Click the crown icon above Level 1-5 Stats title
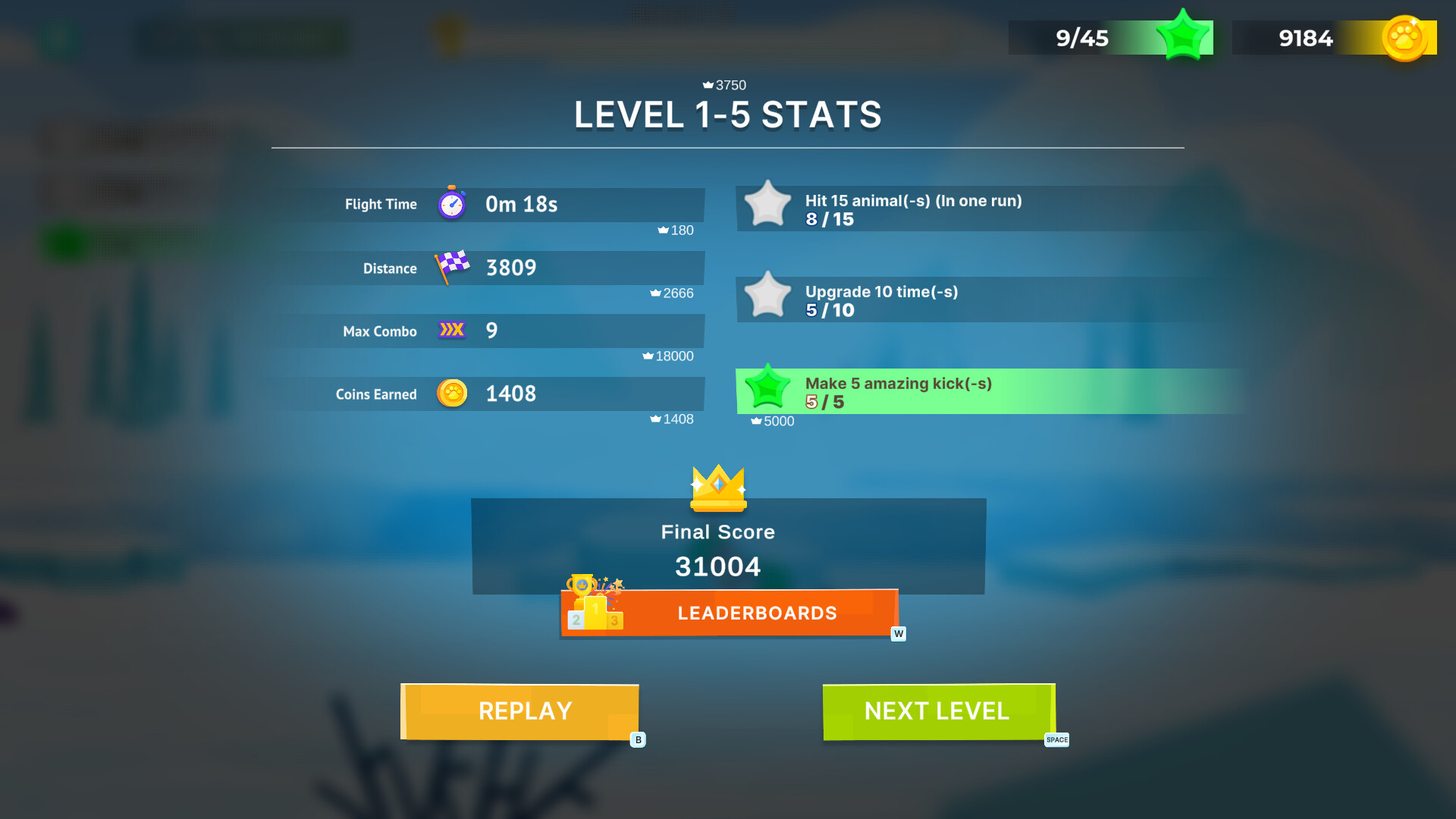 (709, 85)
